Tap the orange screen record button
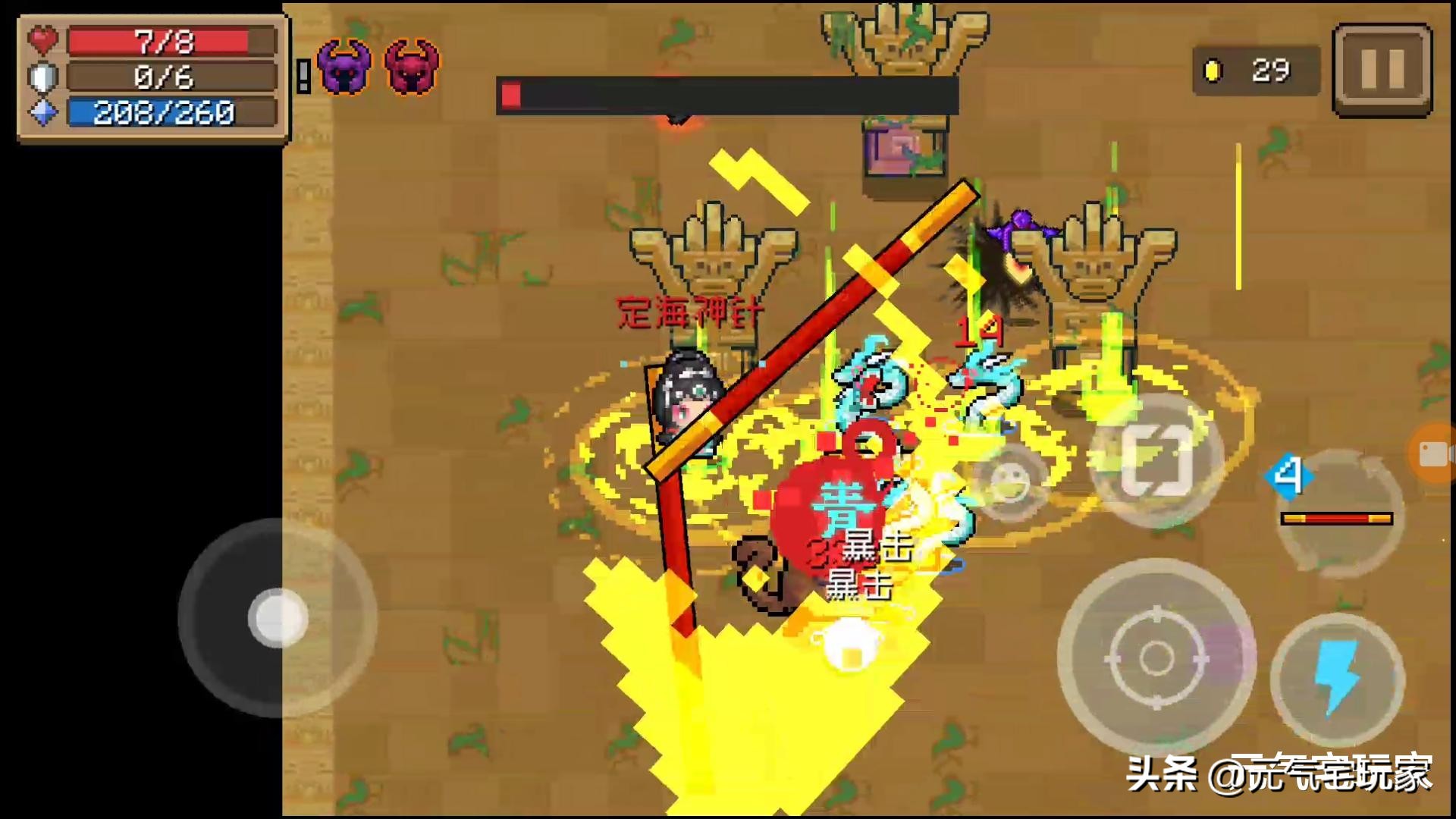Viewport: 1456px width, 819px height. 1435,453
